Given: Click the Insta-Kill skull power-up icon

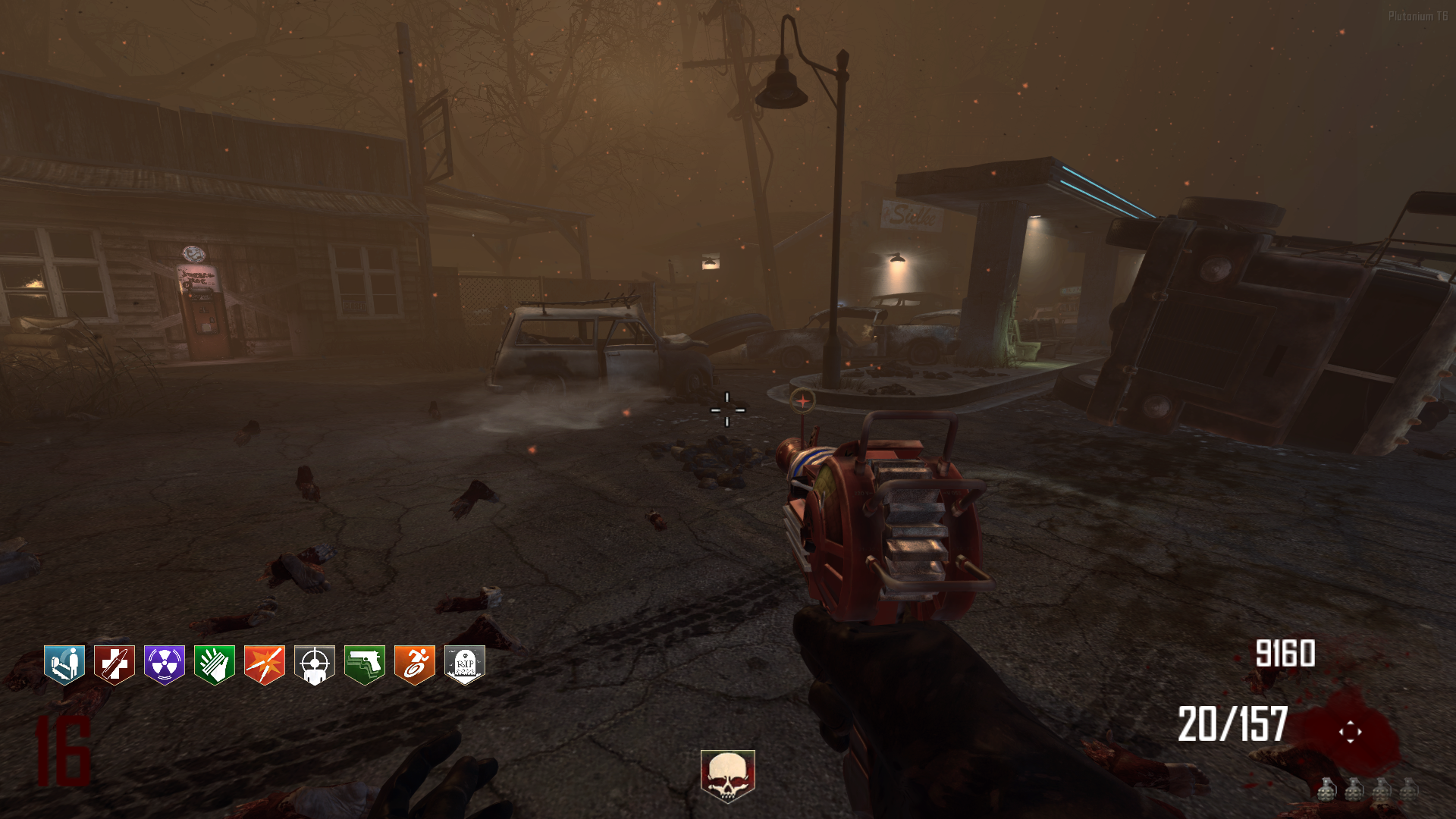Looking at the screenshot, I should tap(727, 775).
